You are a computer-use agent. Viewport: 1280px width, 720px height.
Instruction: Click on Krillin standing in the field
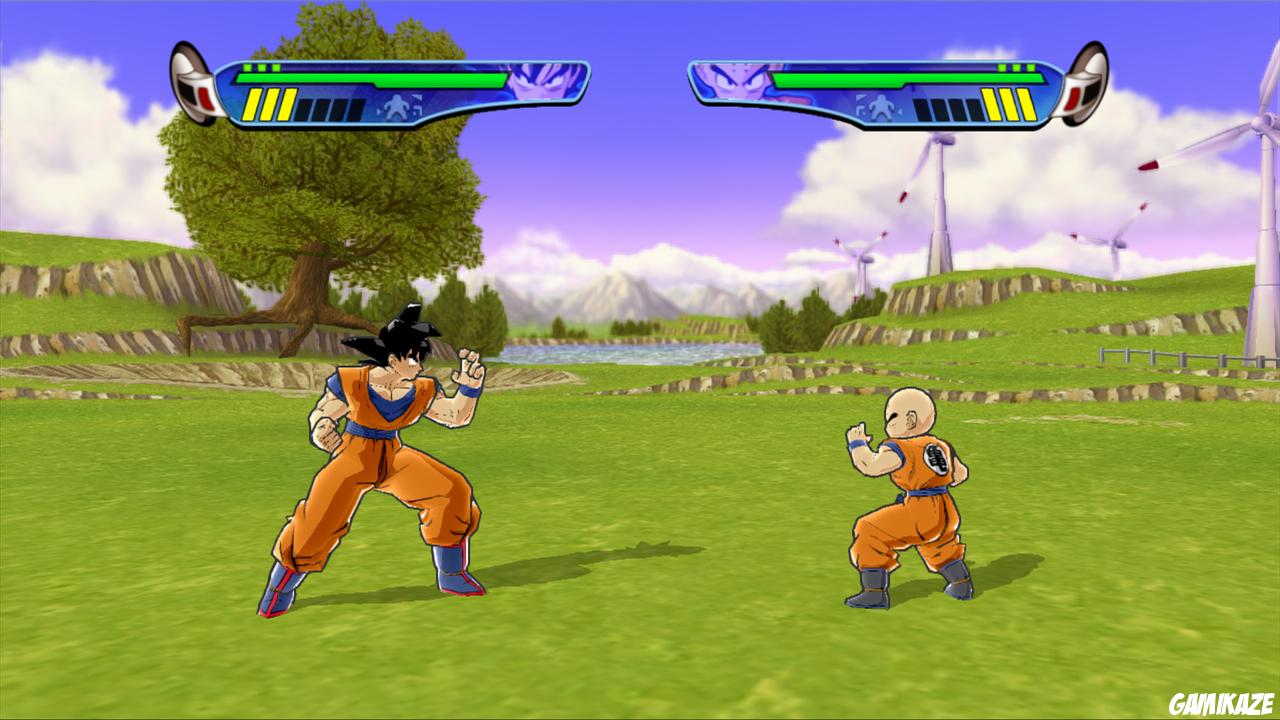[903, 500]
